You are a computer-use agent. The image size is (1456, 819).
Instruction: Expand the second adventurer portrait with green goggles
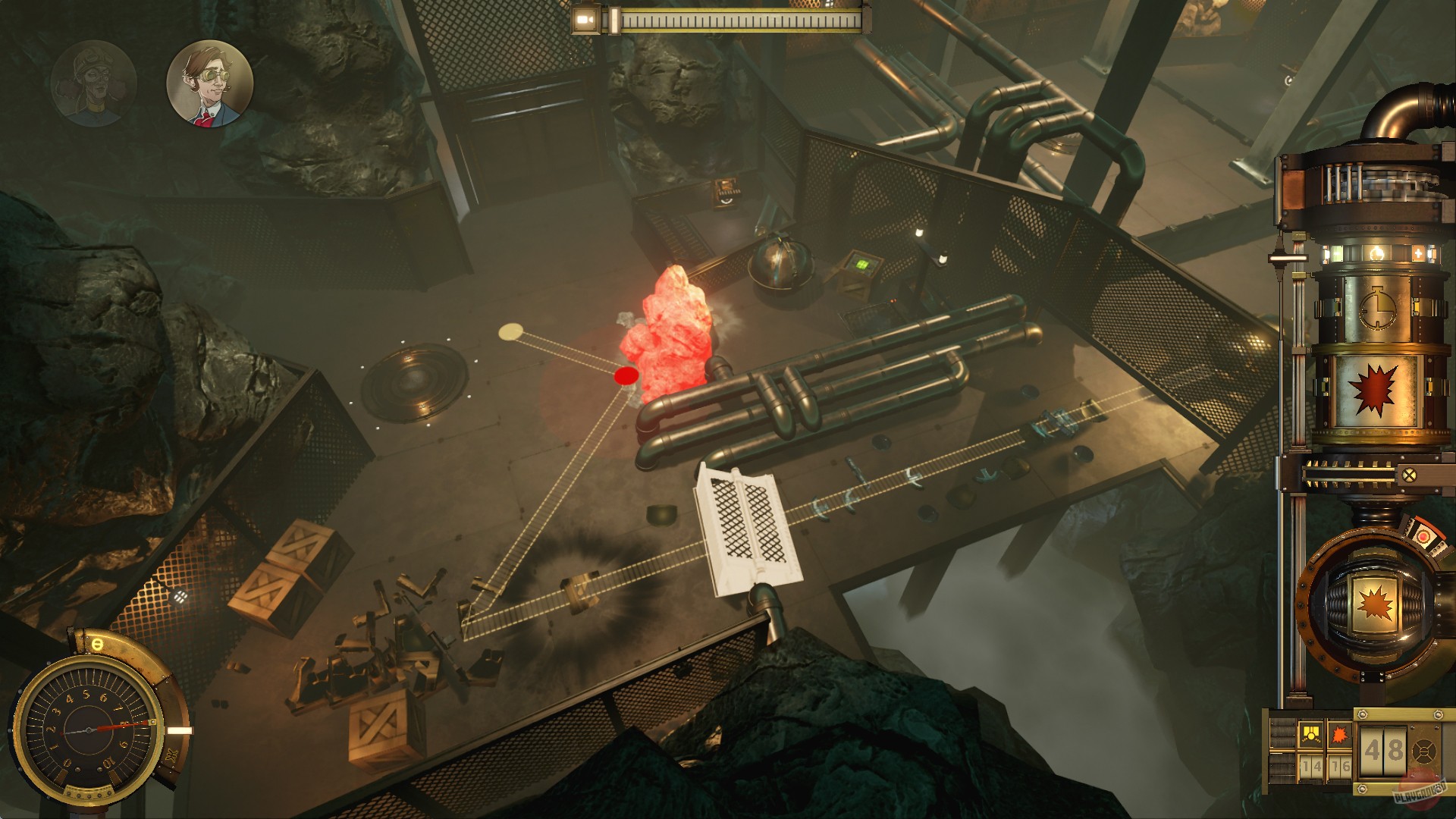[x=210, y=87]
